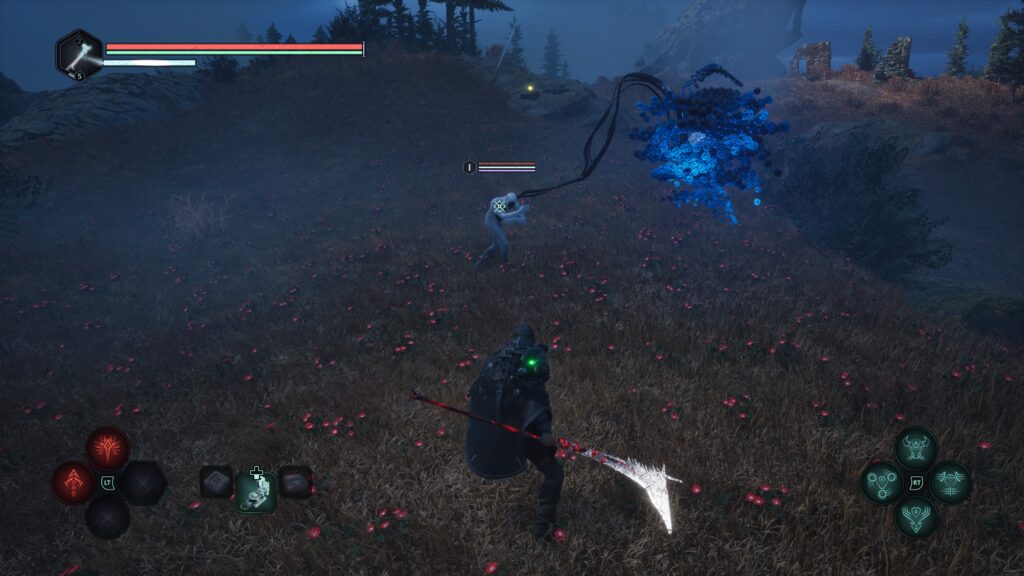
Task: Activate the red winged-sigil ability
Action: tap(107, 447)
